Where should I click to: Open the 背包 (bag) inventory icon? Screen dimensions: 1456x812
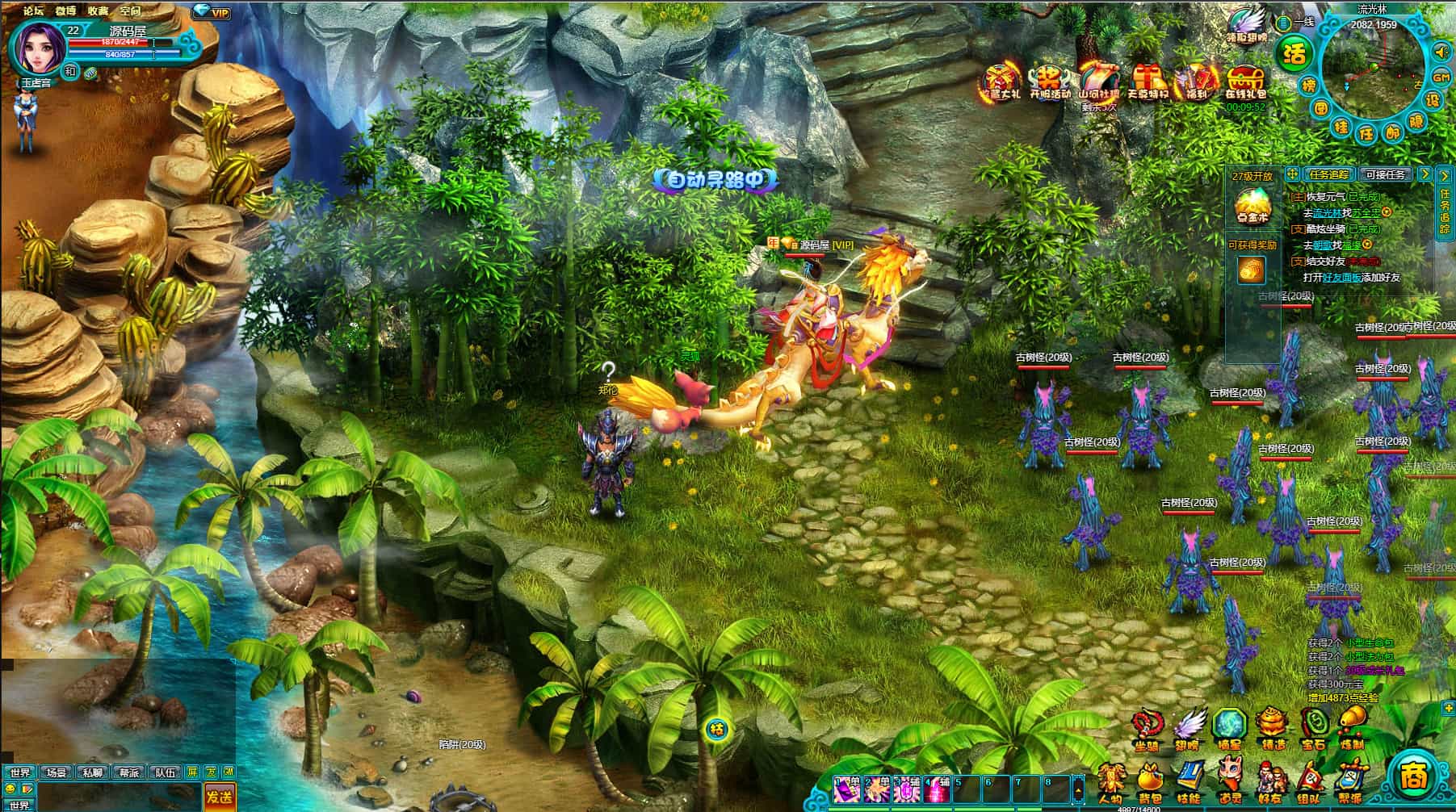tap(1149, 781)
